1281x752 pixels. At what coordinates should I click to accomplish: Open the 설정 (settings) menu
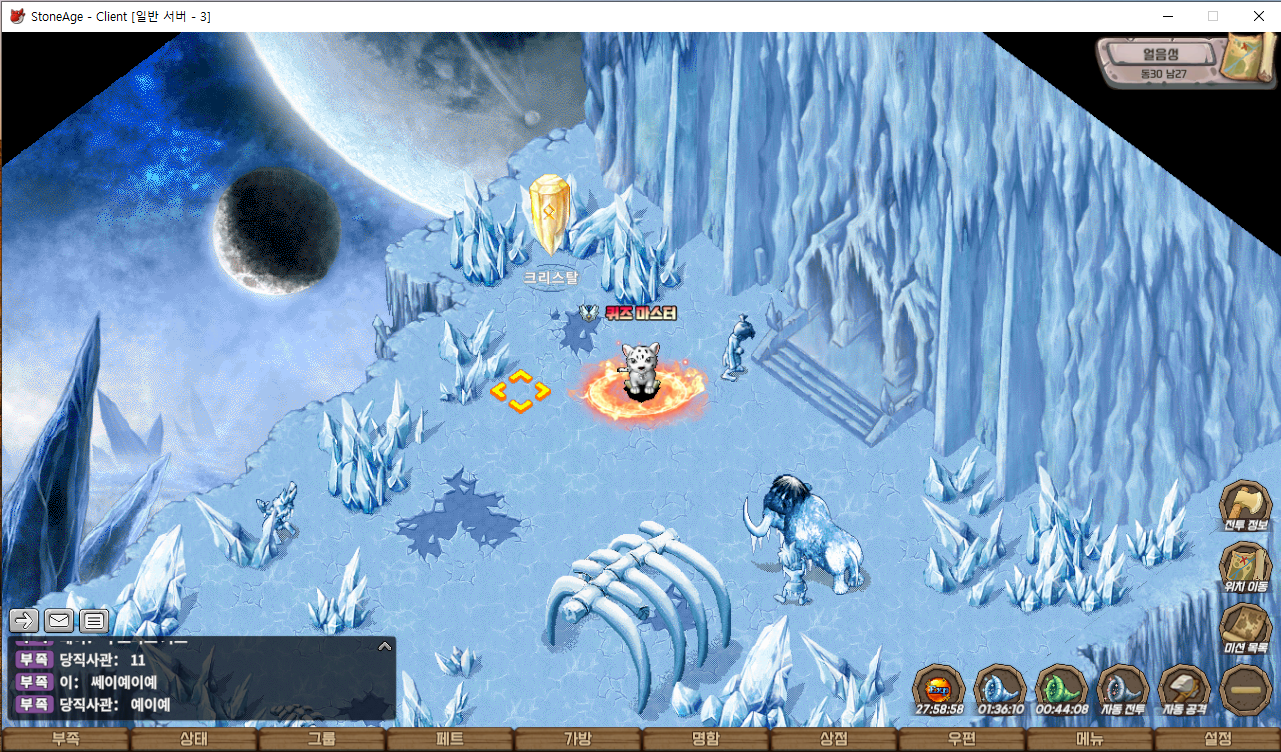[1217, 740]
